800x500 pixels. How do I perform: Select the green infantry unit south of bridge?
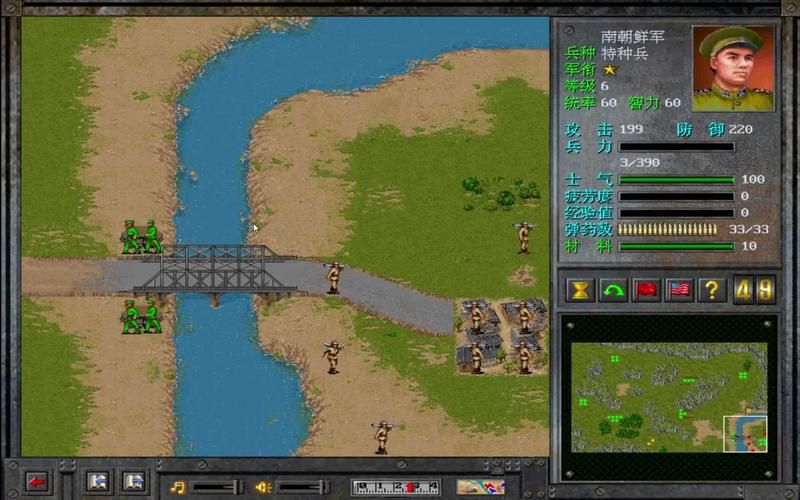[141, 317]
